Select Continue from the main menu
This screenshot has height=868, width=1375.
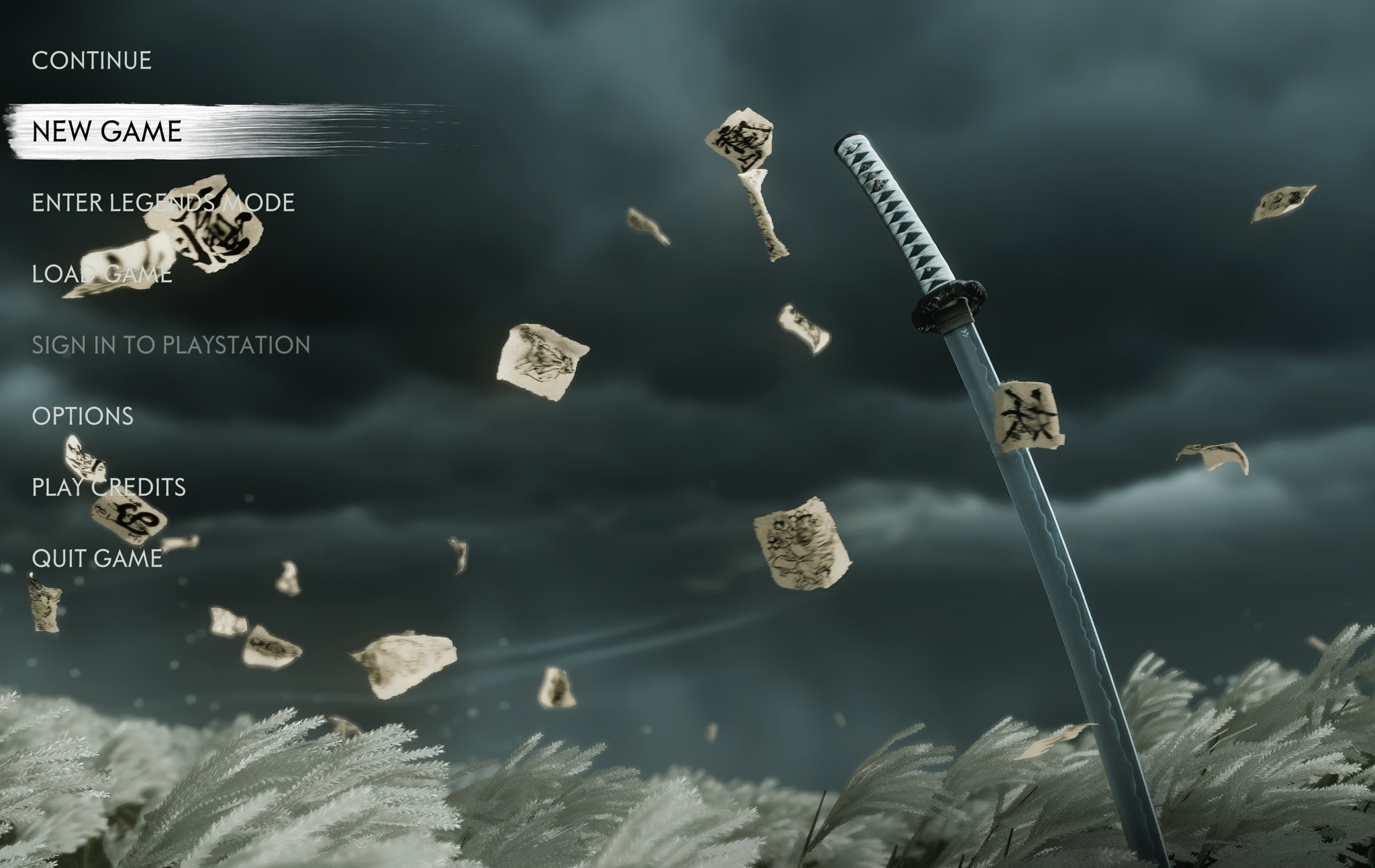tap(91, 60)
